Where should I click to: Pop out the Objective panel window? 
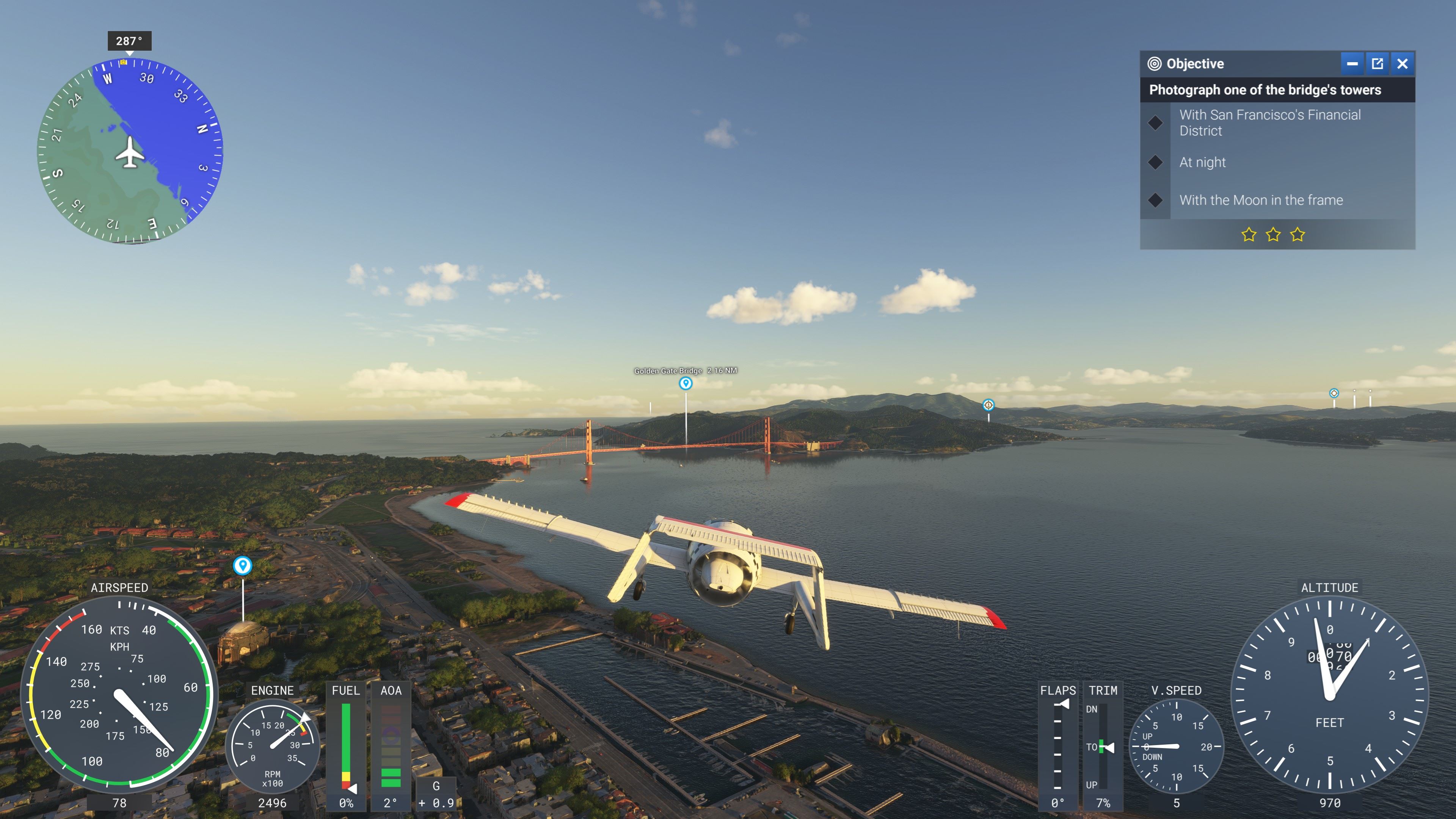tap(1378, 64)
